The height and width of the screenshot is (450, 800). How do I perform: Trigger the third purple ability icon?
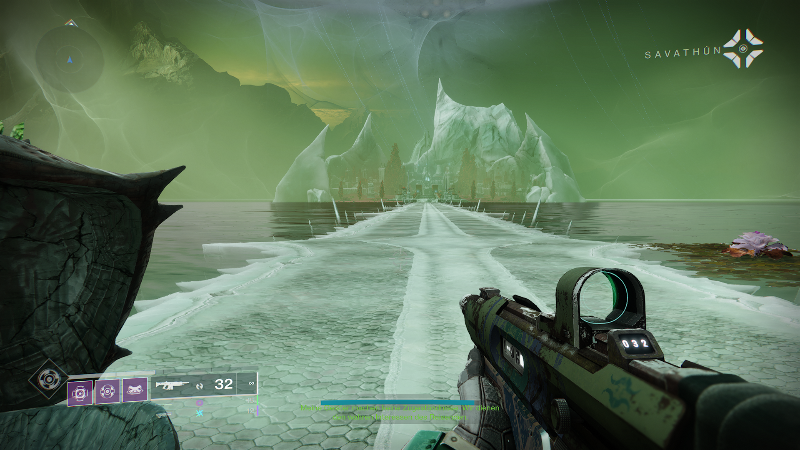pos(135,389)
